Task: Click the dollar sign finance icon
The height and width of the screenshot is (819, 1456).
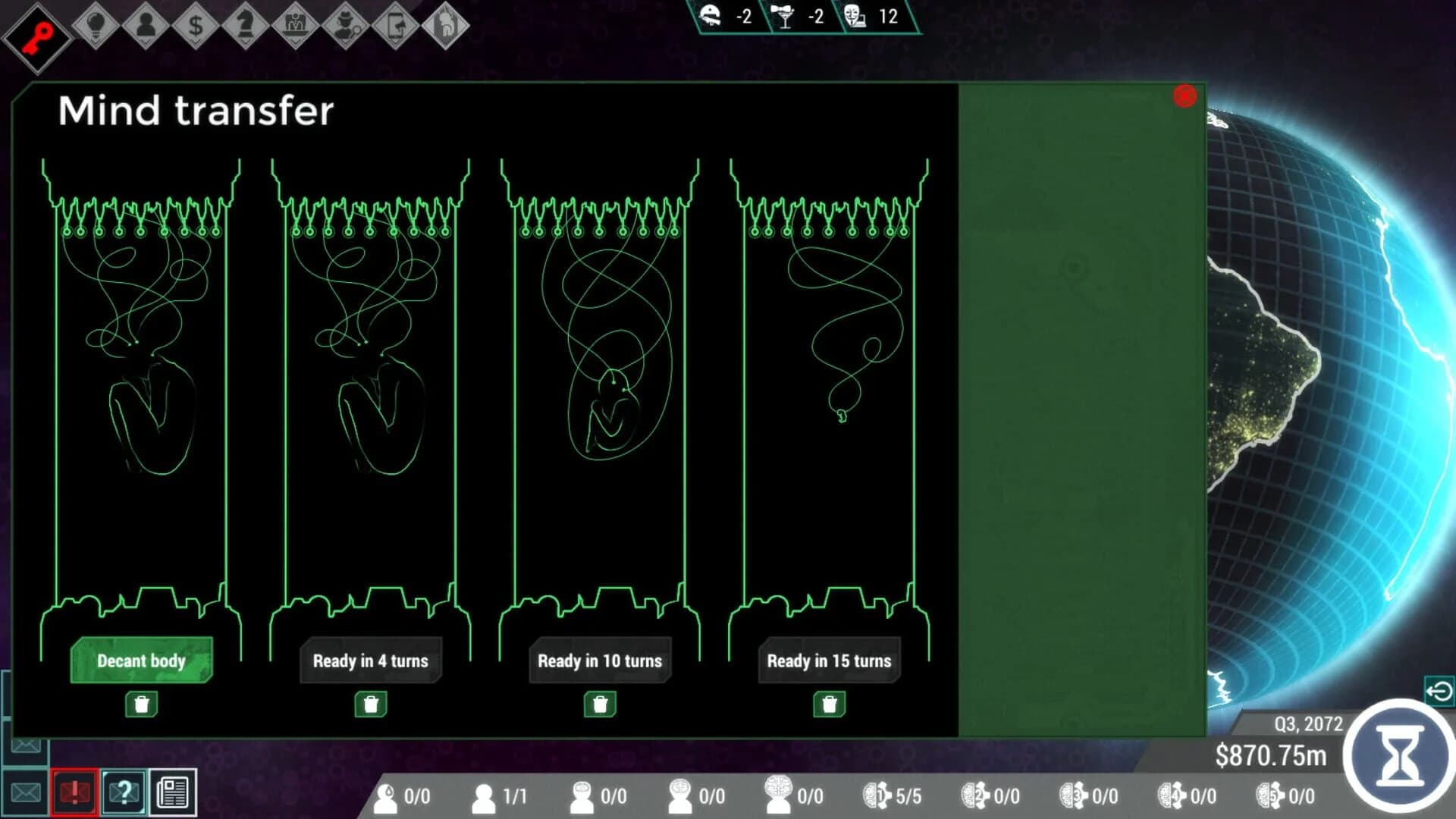Action: click(x=194, y=23)
